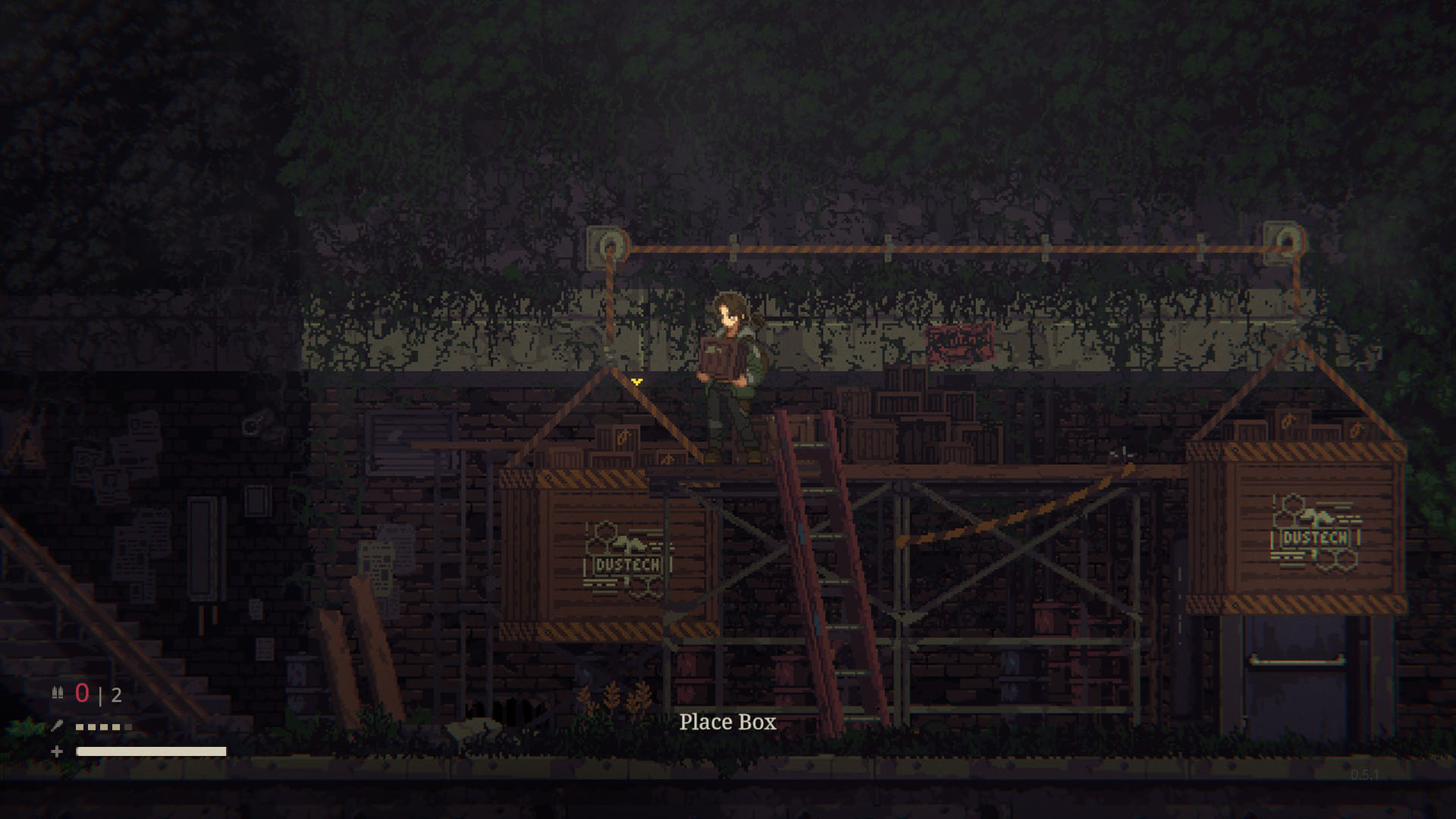Click the health plus icon in the HUD

coord(57,751)
